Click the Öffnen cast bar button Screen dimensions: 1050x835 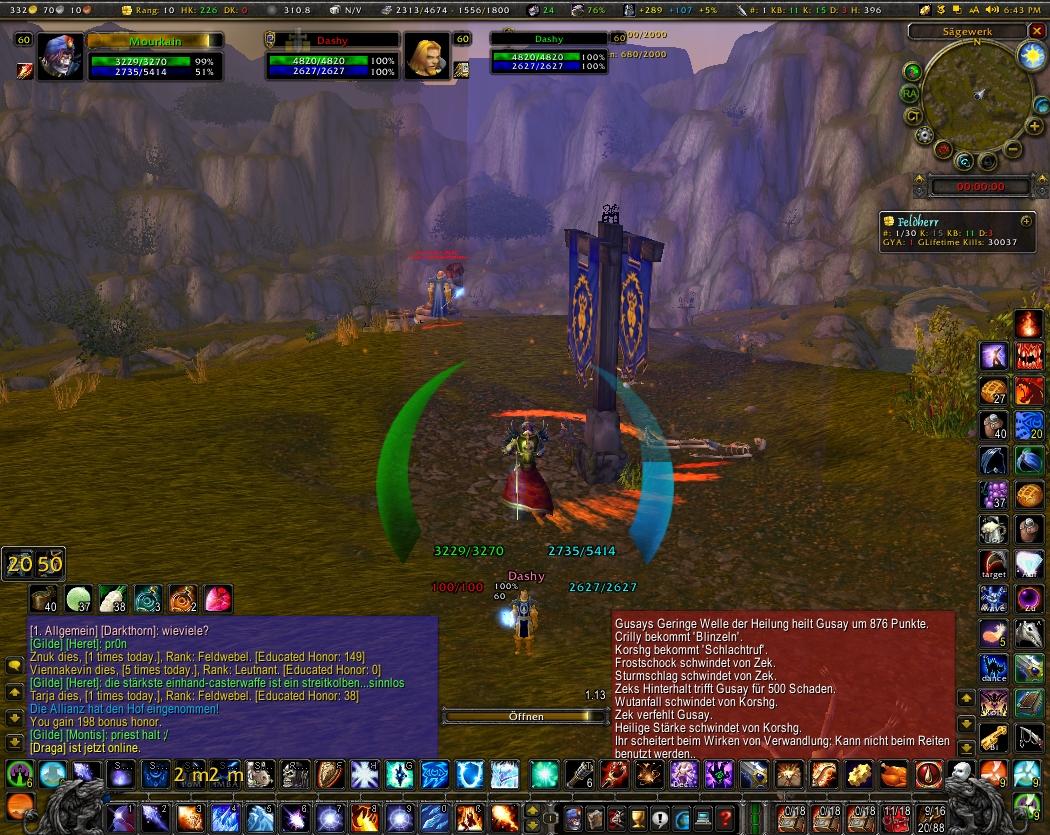(526, 716)
